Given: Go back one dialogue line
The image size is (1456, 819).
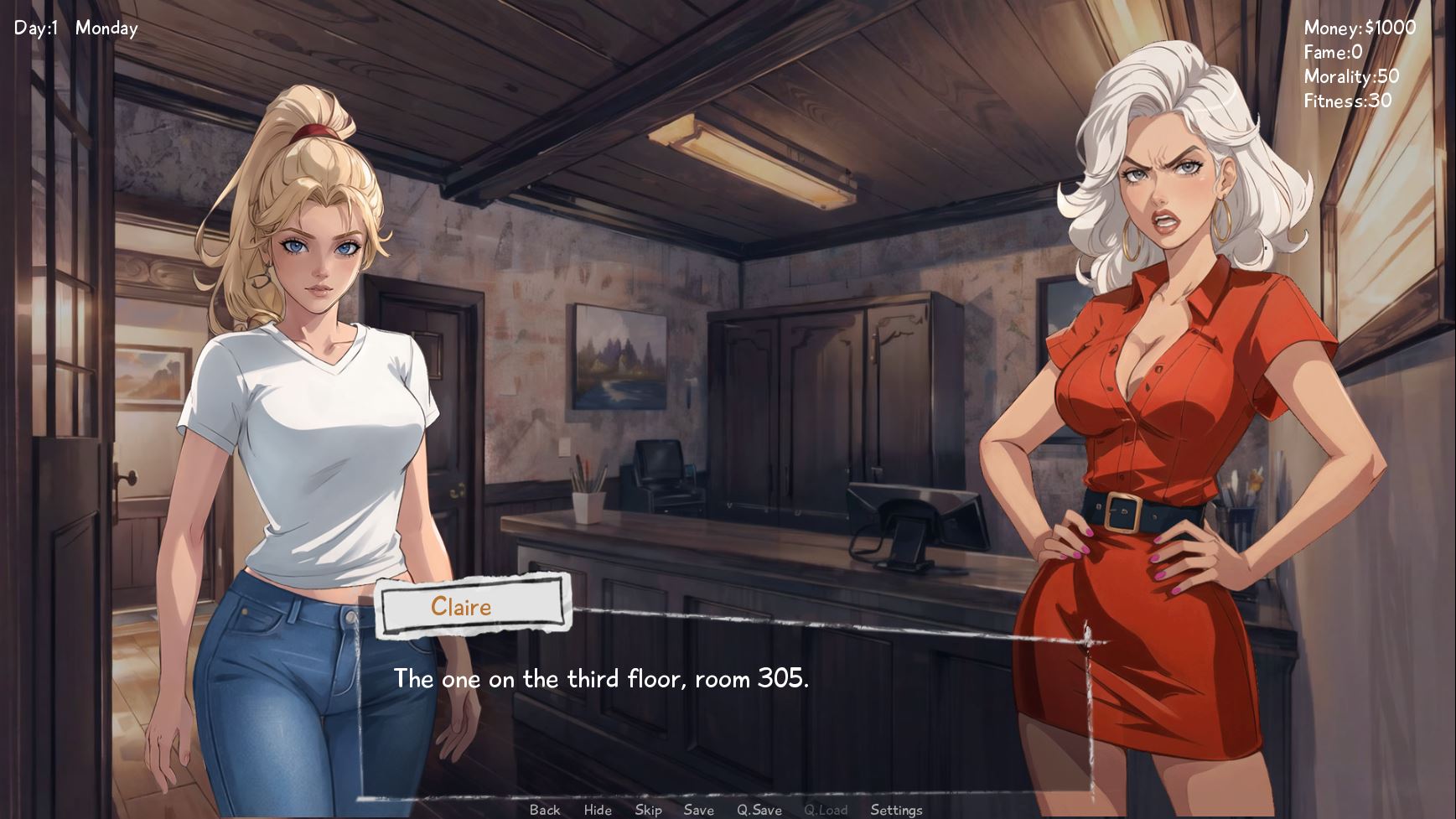Looking at the screenshot, I should (x=545, y=809).
